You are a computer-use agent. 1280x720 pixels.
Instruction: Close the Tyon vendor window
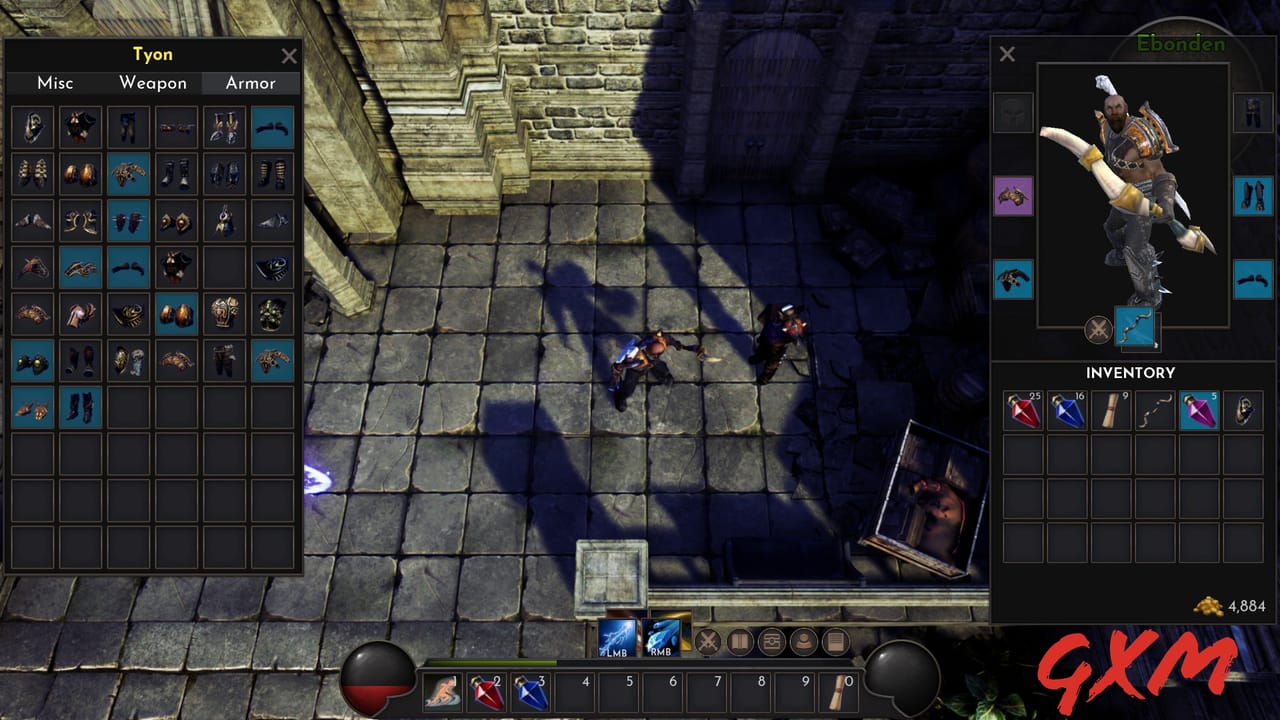(x=289, y=56)
